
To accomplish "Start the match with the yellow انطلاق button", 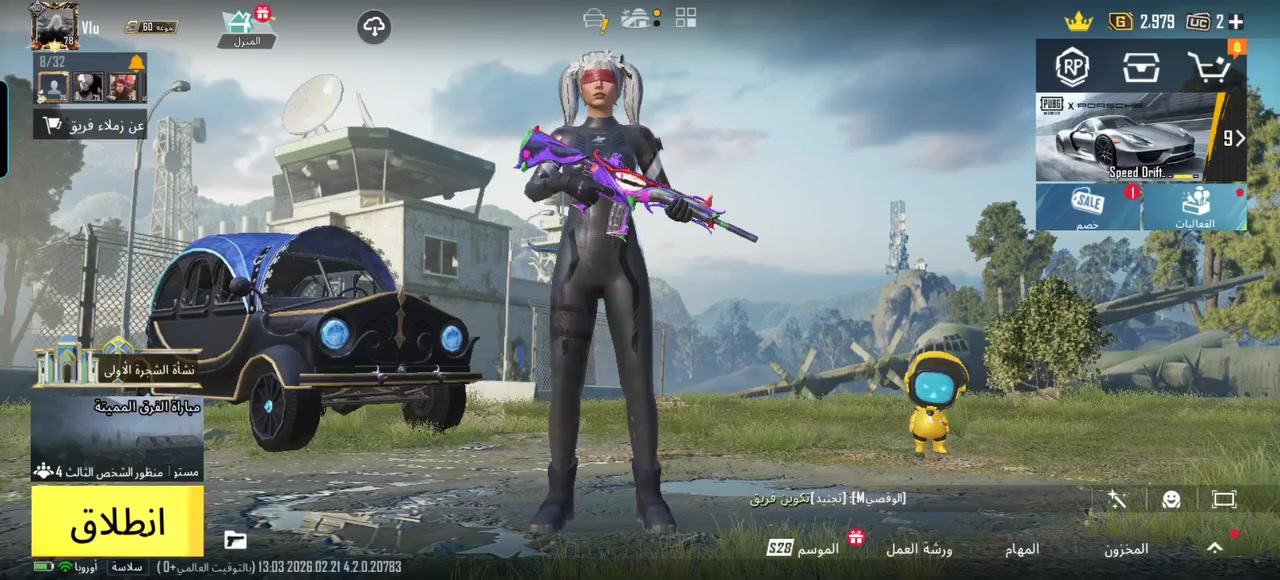I will [x=117, y=521].
